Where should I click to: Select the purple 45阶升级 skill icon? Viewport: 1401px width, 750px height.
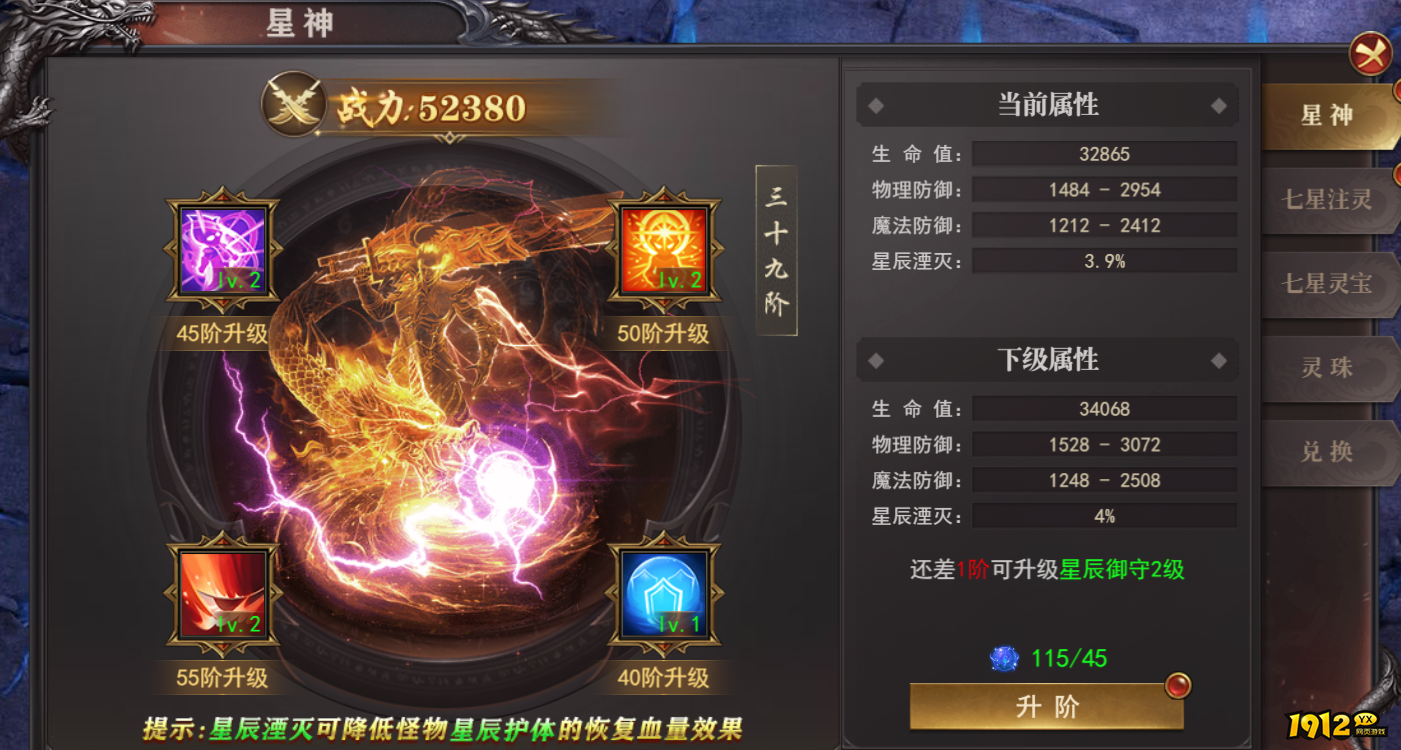[221, 248]
